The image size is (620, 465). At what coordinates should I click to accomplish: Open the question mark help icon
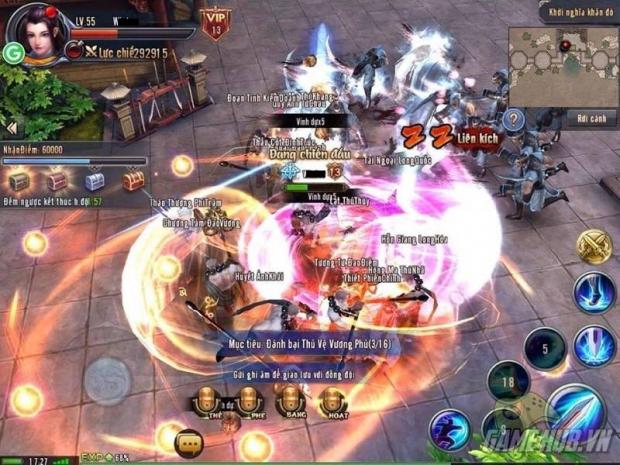point(513,119)
